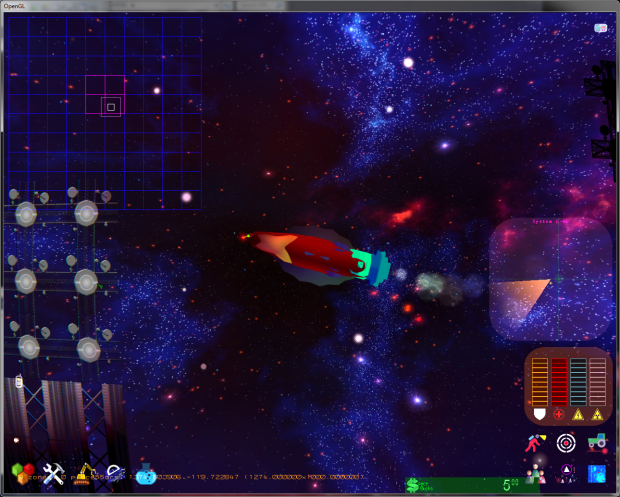Activate the bullseye target icon
The height and width of the screenshot is (497, 620).
(x=567, y=441)
